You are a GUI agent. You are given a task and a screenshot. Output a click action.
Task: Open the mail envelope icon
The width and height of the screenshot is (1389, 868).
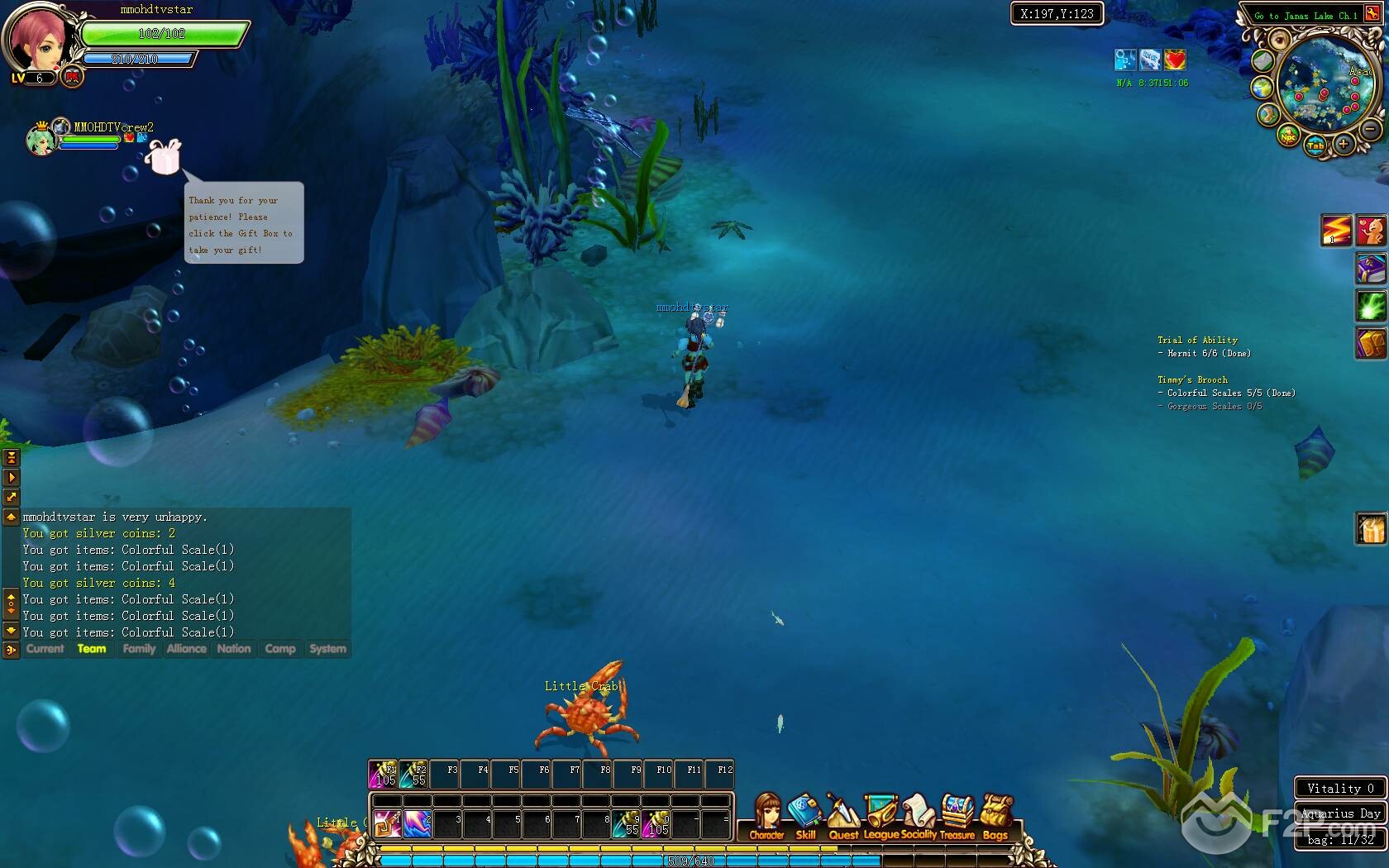[x=1262, y=61]
